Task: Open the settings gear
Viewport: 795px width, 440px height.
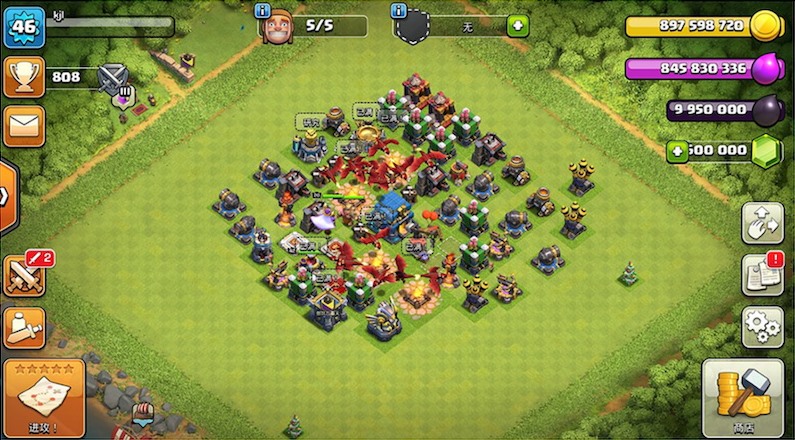Action: pyautogui.click(x=762, y=327)
